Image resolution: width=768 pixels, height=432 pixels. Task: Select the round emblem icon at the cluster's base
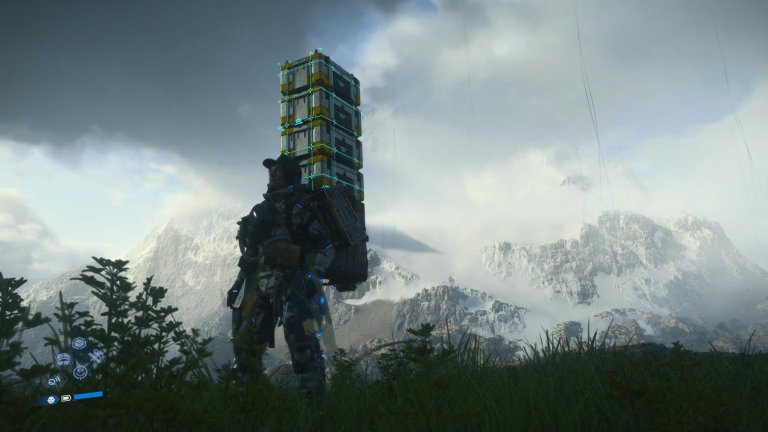[80, 372]
